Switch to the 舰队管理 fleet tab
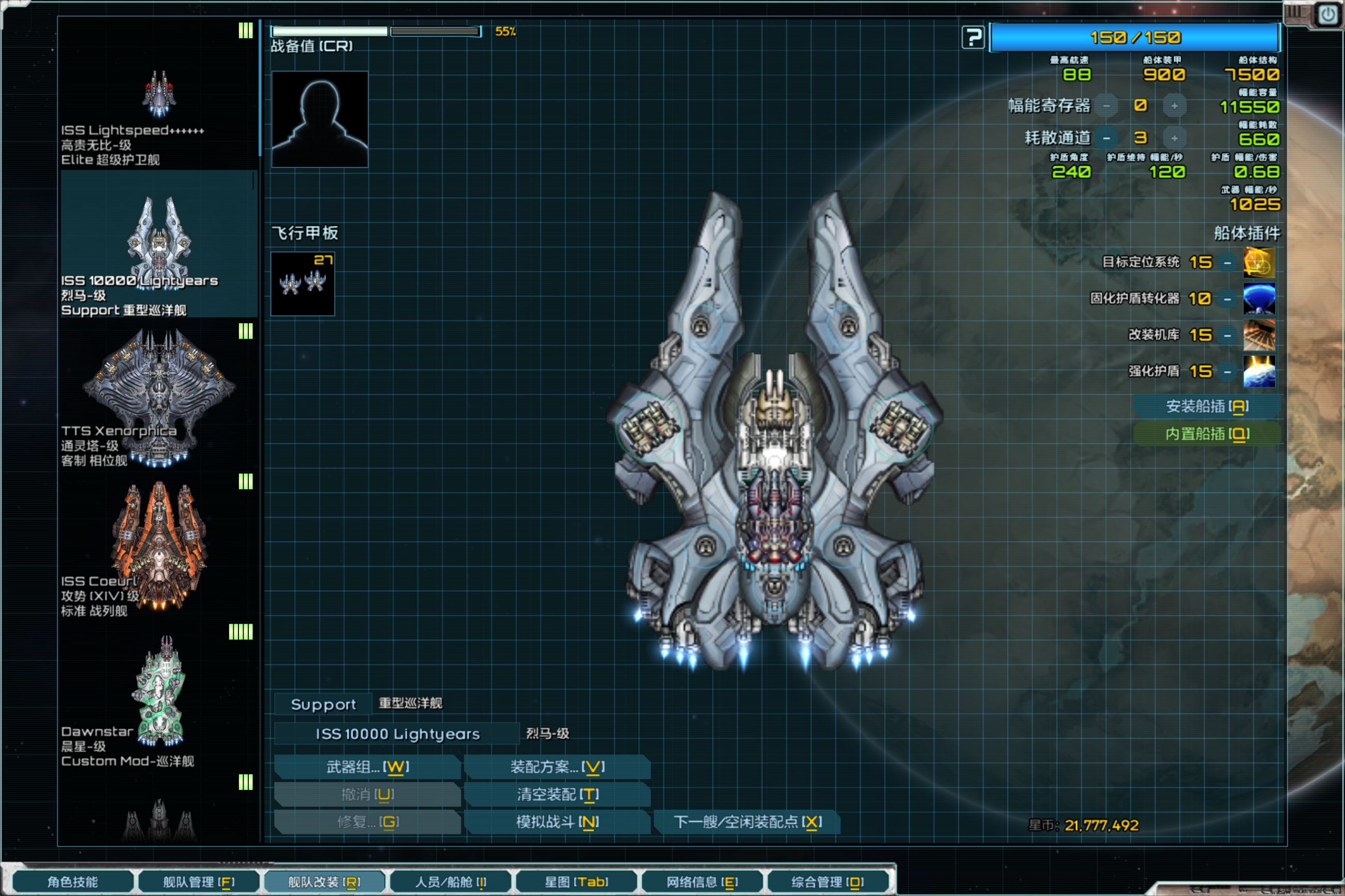Viewport: 1345px width, 896px height. (198, 882)
